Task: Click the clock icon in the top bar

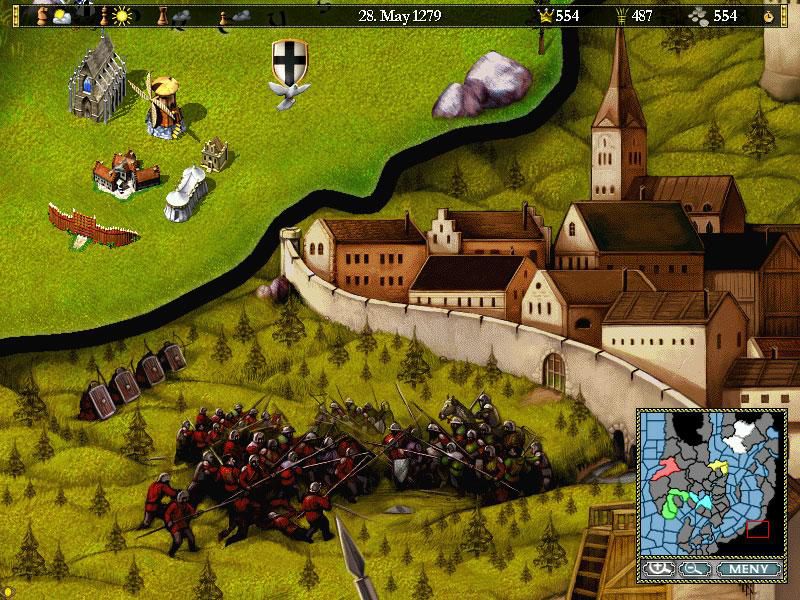Action: (769, 16)
